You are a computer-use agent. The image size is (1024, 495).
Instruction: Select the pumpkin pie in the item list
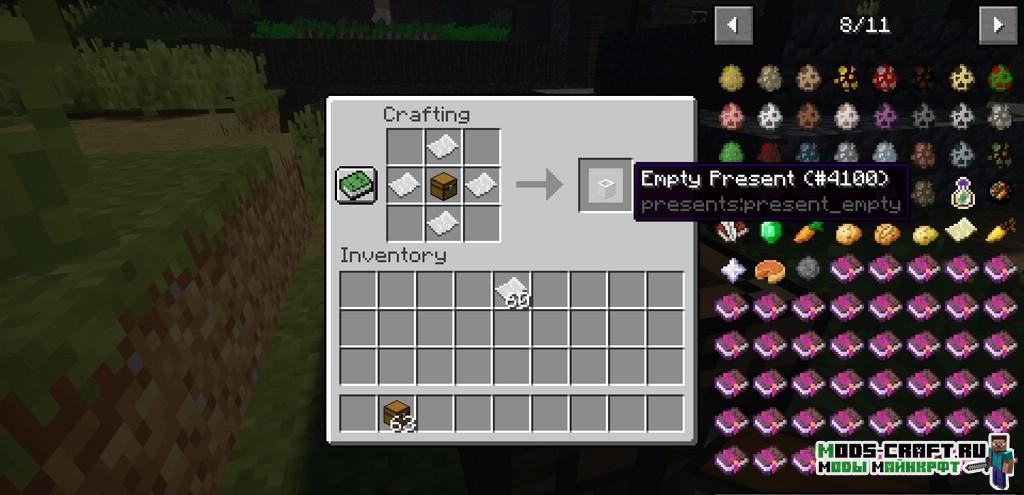pos(770,268)
